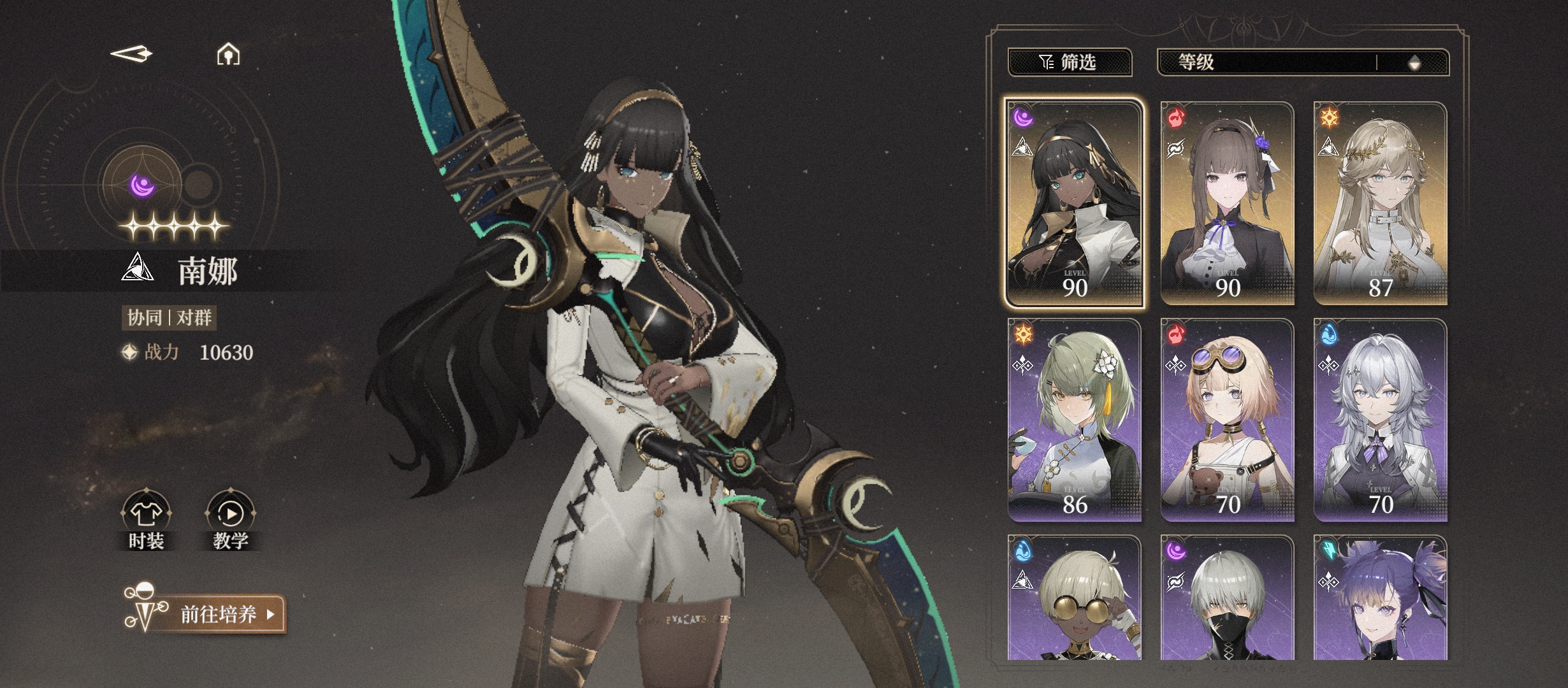Screen dimensions: 1568x688
Task: Choose the character with round gold sunglasses
Action: point(1074,599)
